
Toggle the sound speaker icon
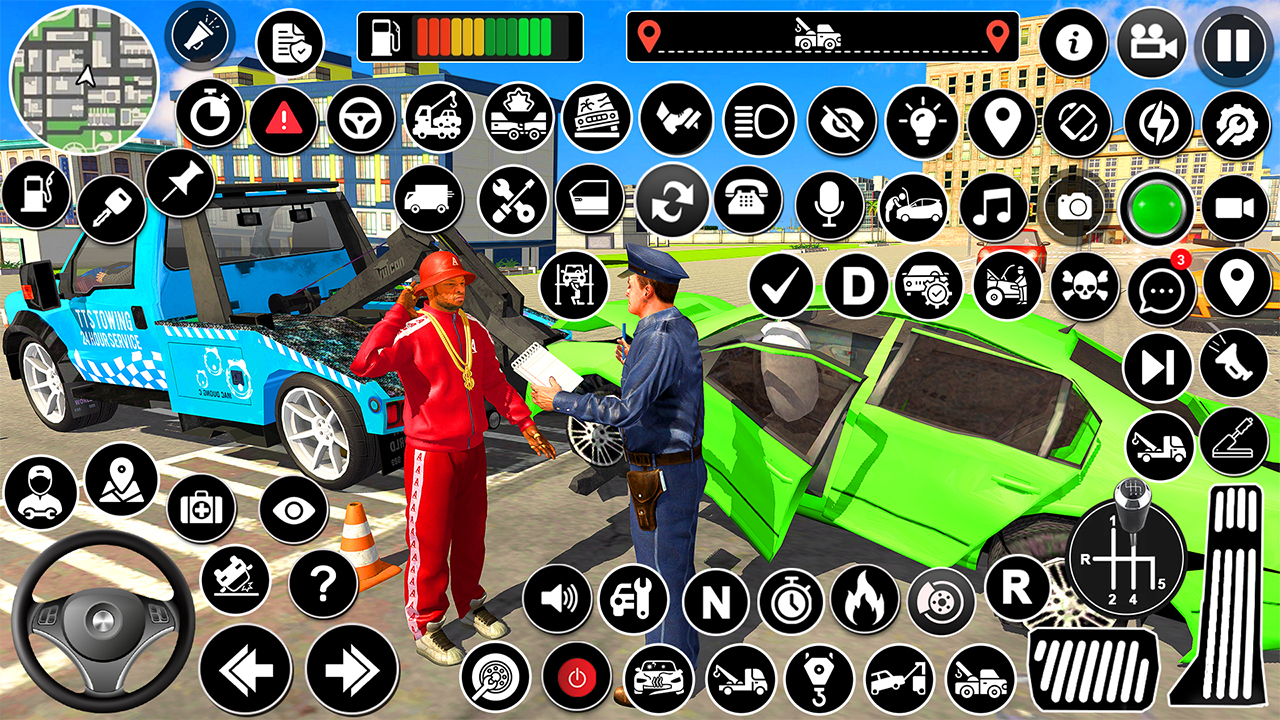556,600
